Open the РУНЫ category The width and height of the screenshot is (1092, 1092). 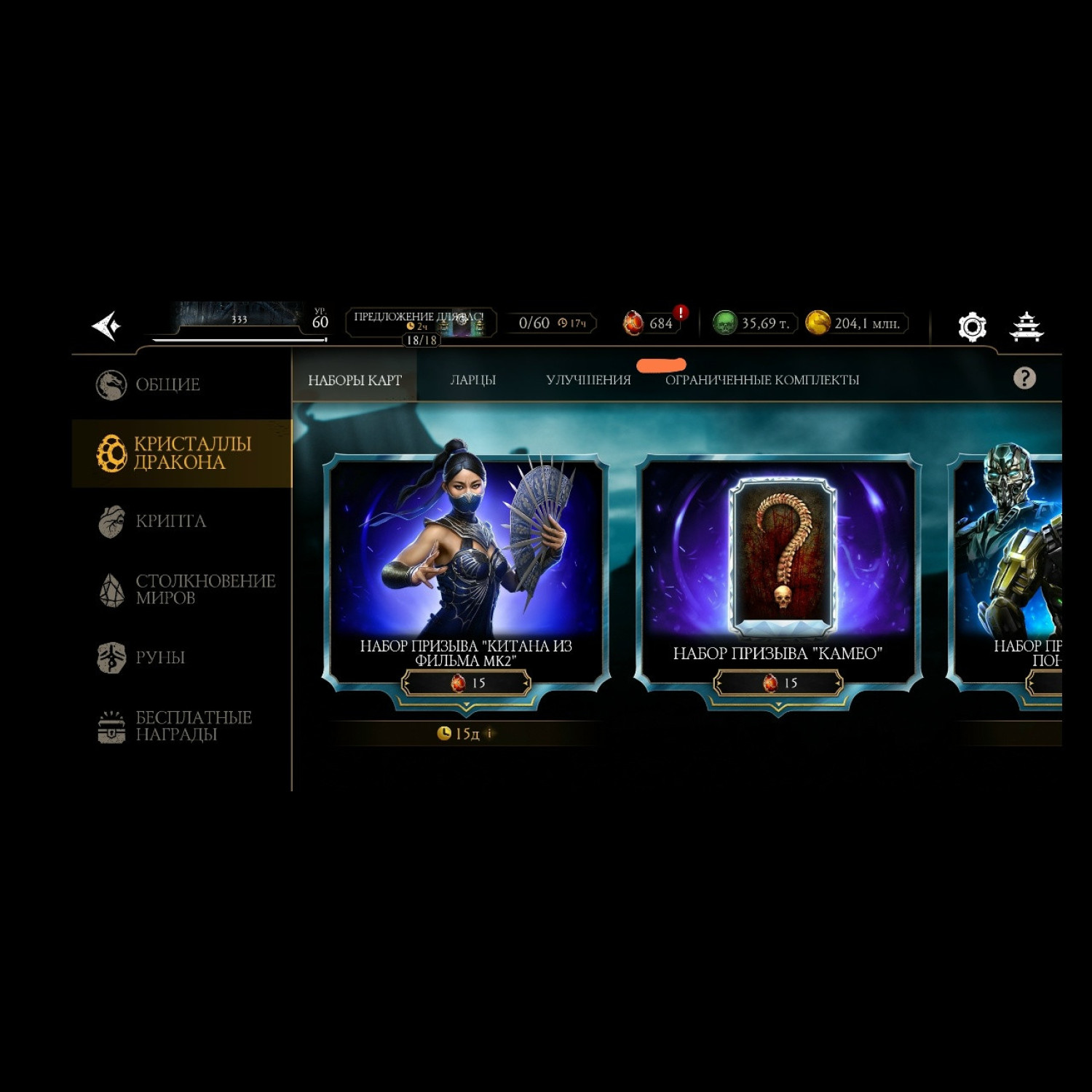159,657
